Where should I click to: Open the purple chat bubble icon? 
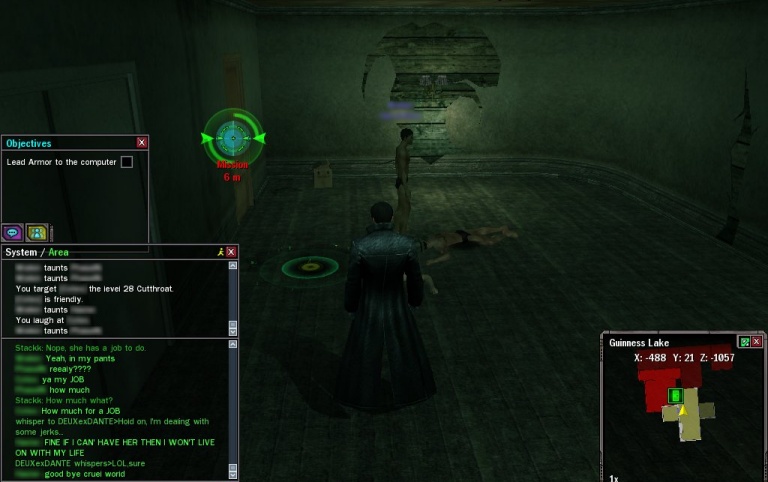click(12, 232)
